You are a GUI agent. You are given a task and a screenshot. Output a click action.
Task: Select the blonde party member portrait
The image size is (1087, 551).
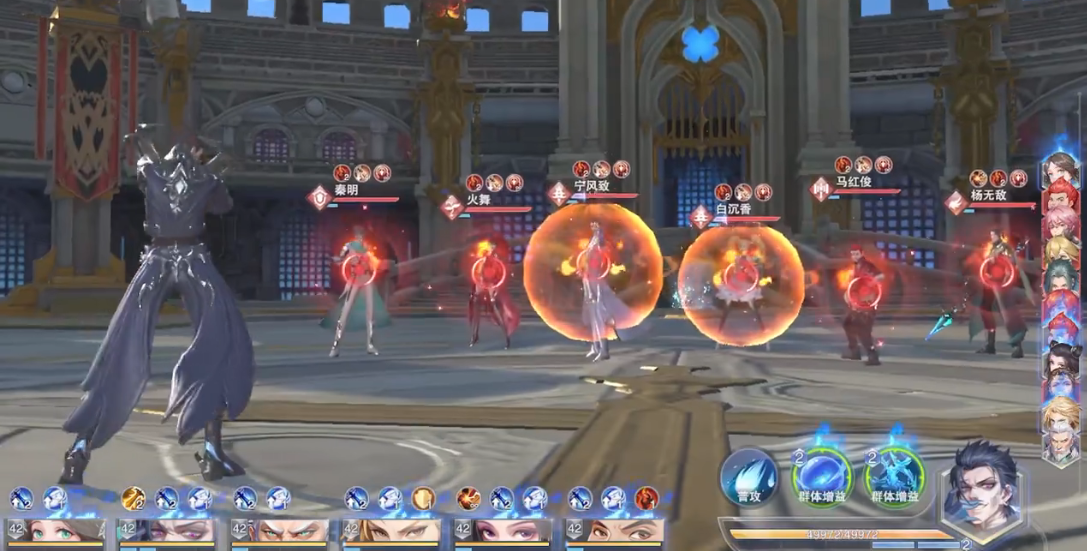tap(392, 530)
